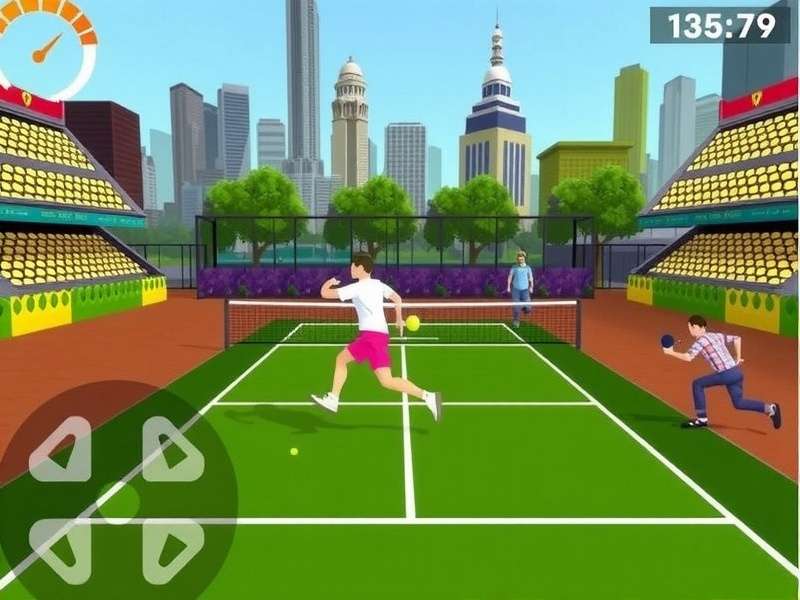This screenshot has height=600, width=800.
Task: Tap the upper-left arrow on the movement pad
Action: 62,449
